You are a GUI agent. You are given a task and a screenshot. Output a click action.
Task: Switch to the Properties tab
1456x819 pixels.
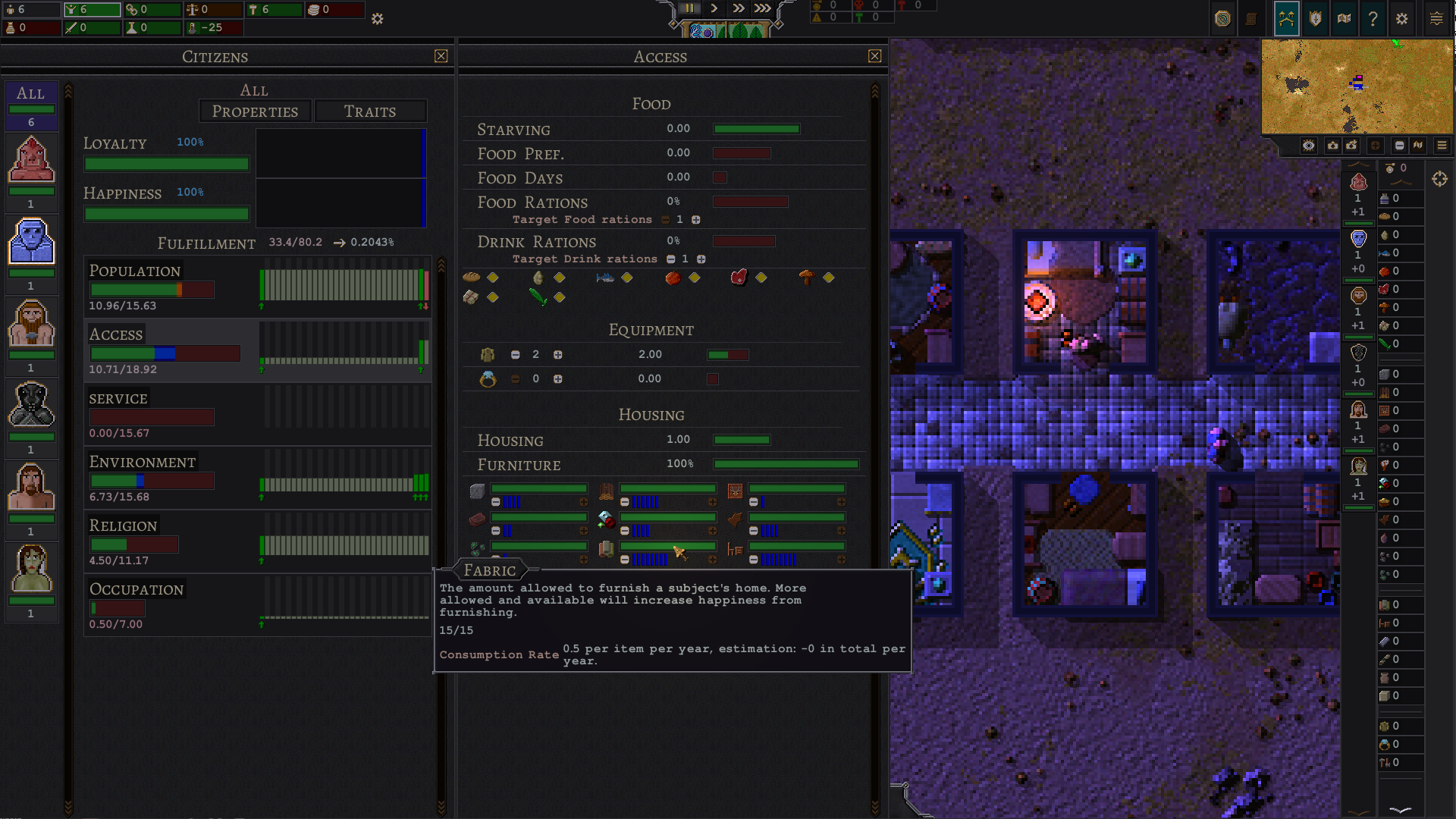(255, 111)
